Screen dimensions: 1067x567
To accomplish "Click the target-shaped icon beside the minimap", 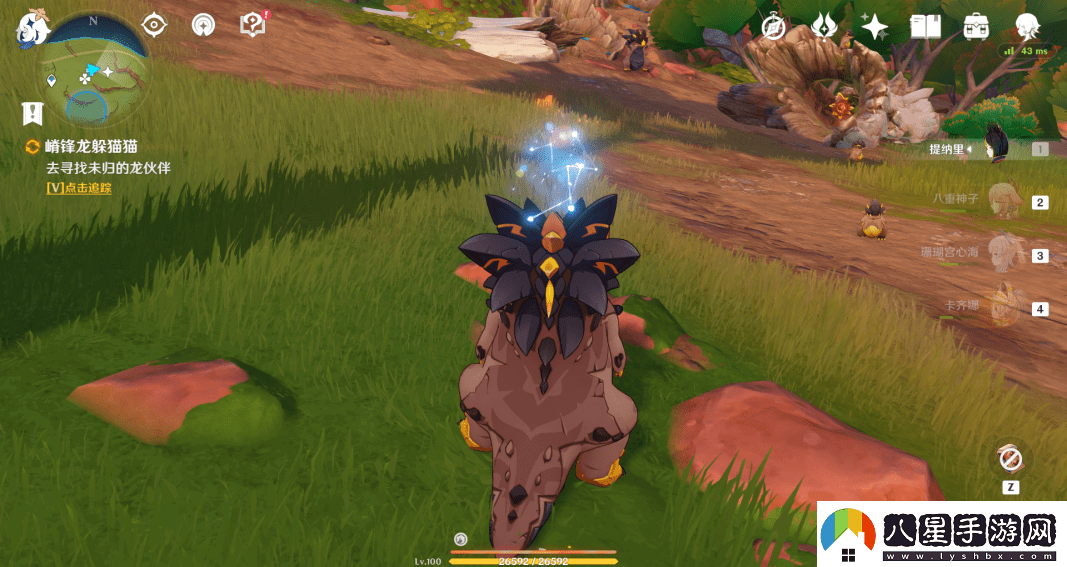I will pyautogui.click(x=154, y=25).
